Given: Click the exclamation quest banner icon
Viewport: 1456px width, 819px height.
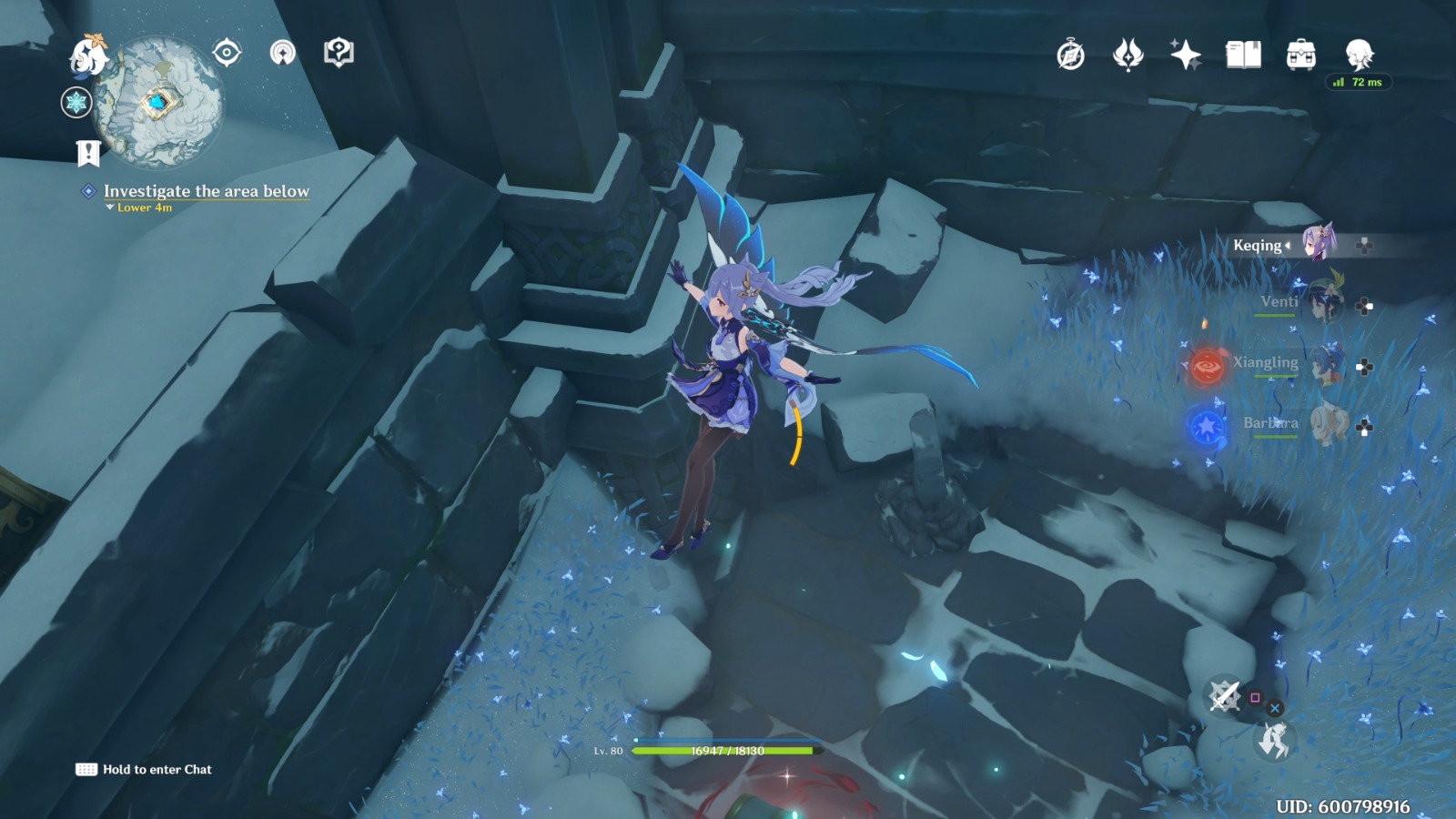Looking at the screenshot, I should [86, 153].
